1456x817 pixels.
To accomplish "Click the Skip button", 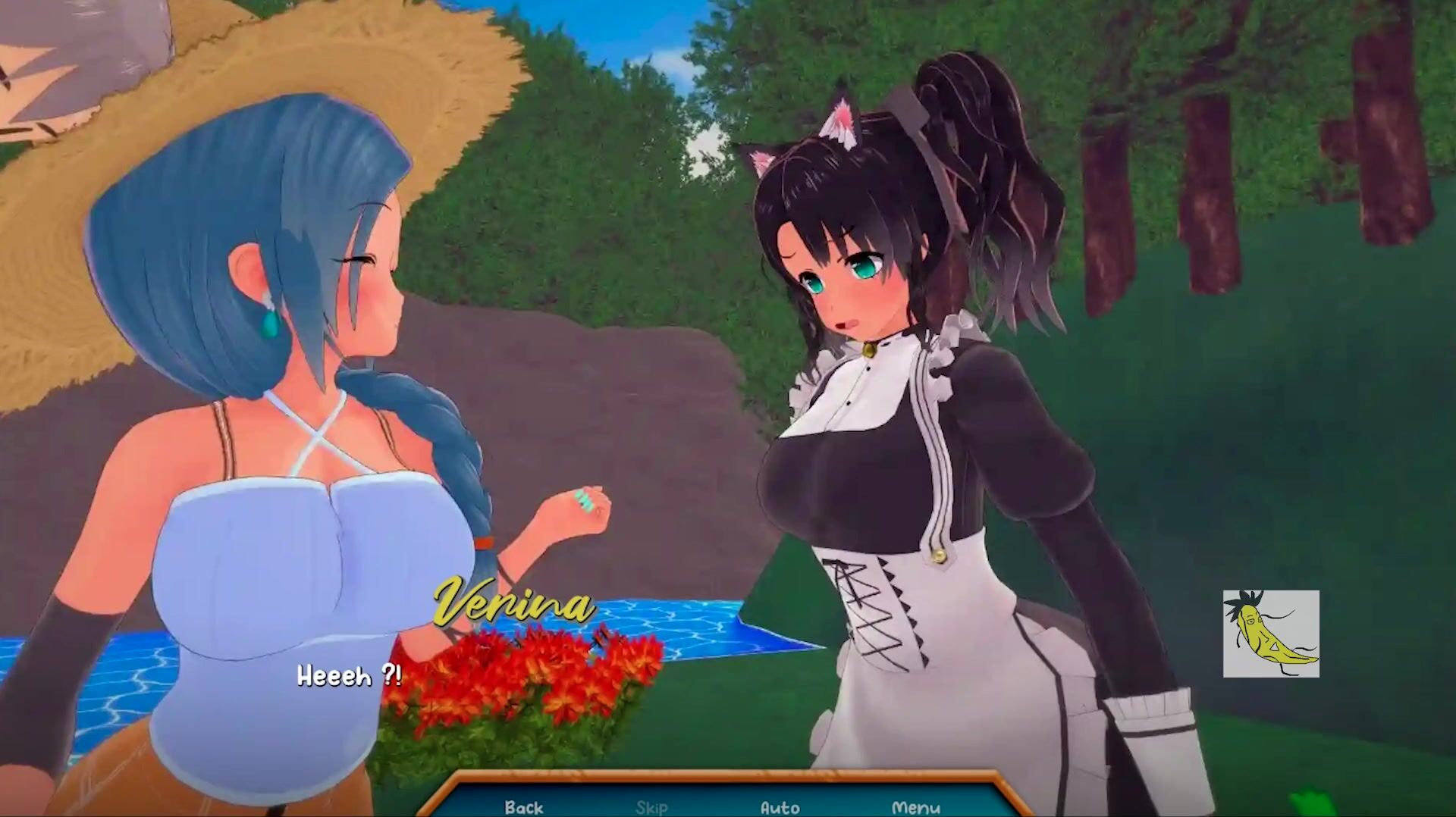I will pyautogui.click(x=651, y=807).
